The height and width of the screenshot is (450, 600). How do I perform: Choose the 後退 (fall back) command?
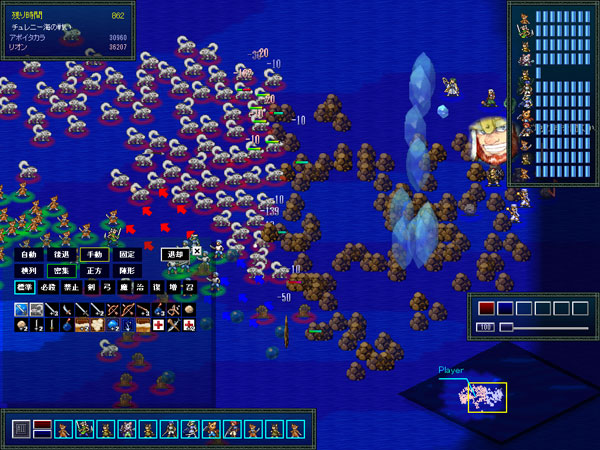[x=61, y=255]
